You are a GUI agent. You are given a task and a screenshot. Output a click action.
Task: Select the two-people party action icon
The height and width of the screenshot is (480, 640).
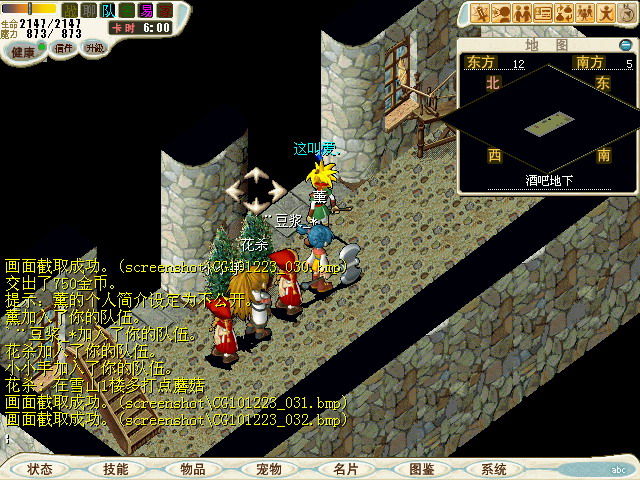point(522,12)
